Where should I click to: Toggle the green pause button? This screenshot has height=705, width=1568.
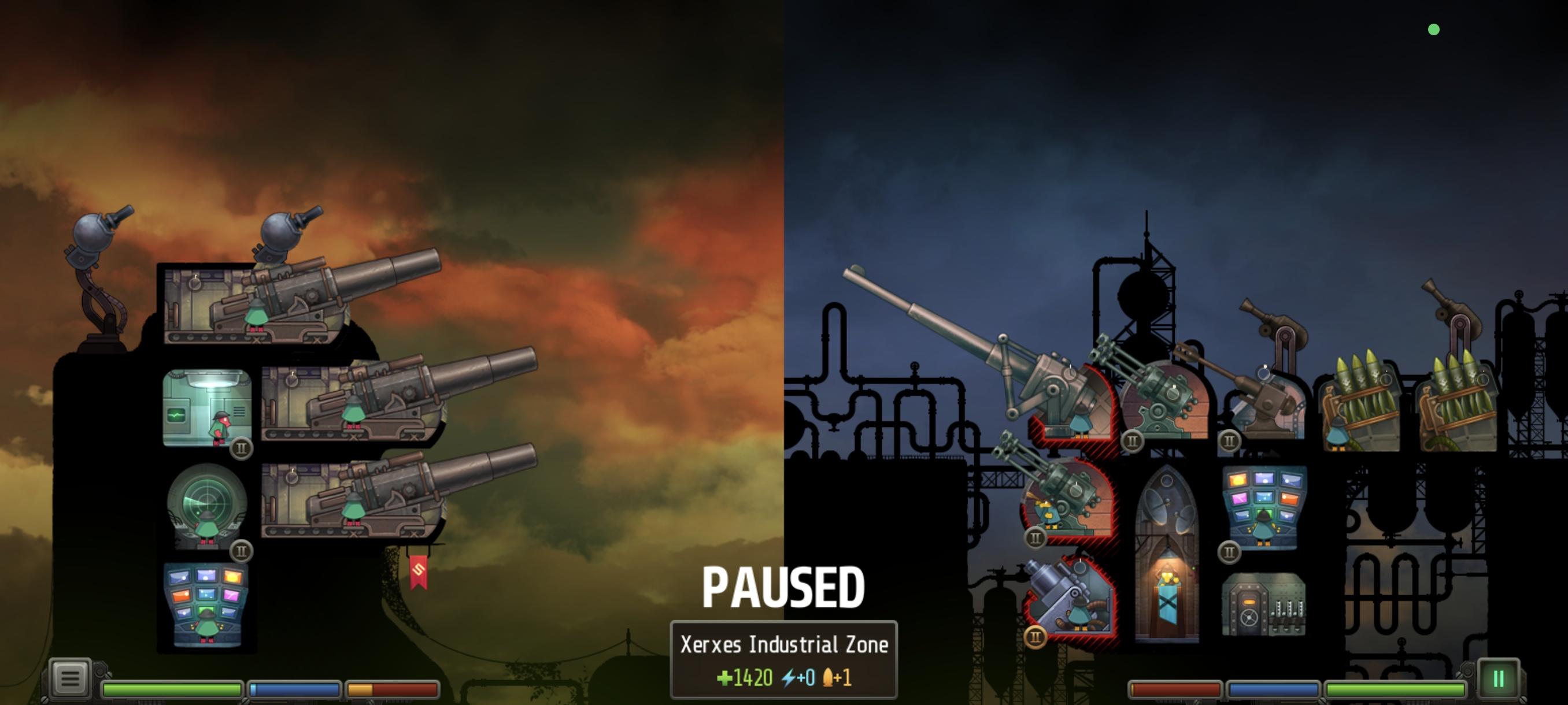pos(1497,679)
